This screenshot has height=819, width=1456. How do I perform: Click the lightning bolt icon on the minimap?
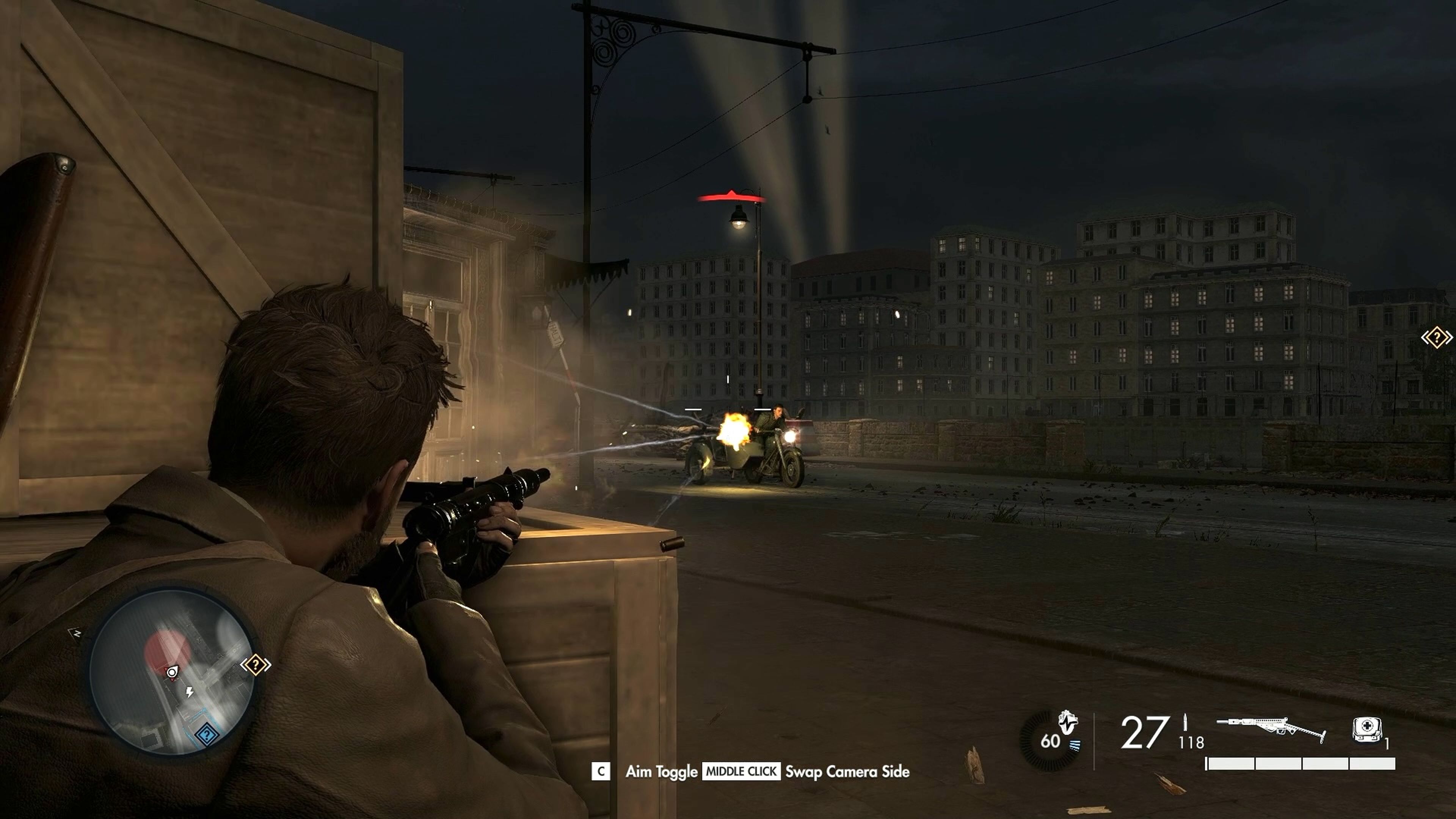coord(189,693)
